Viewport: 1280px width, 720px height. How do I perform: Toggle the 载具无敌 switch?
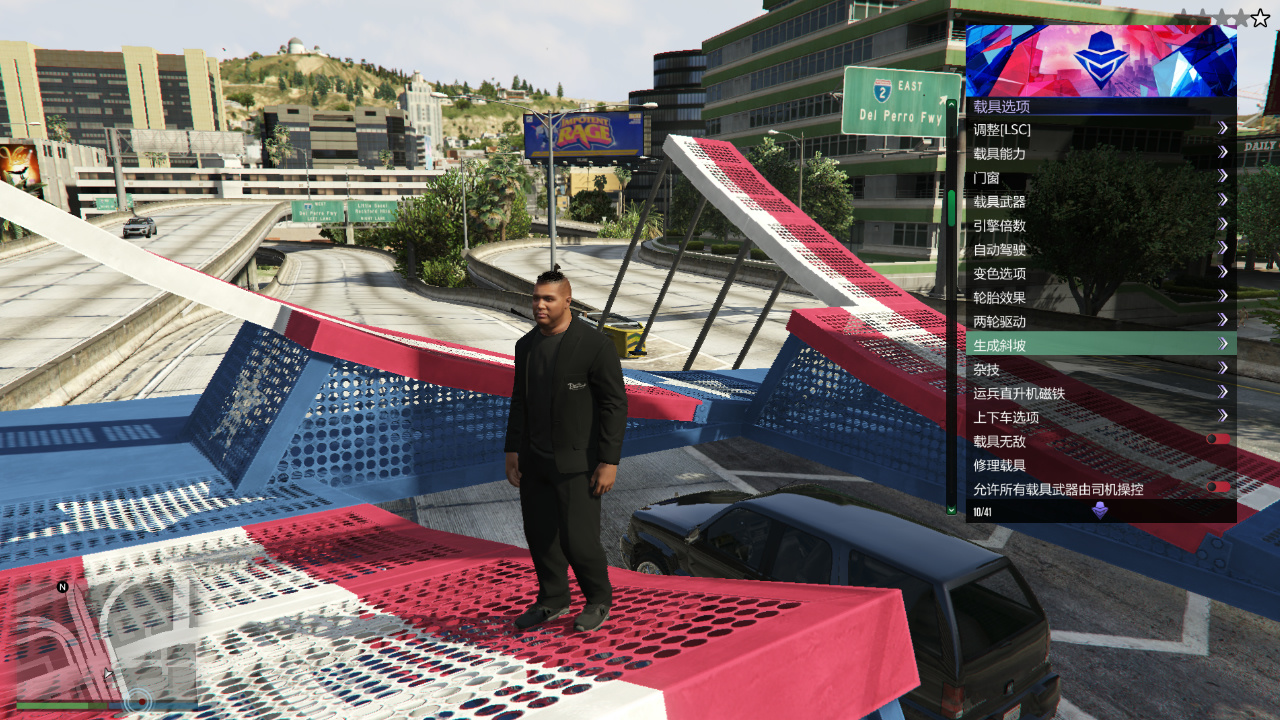click(1217, 440)
